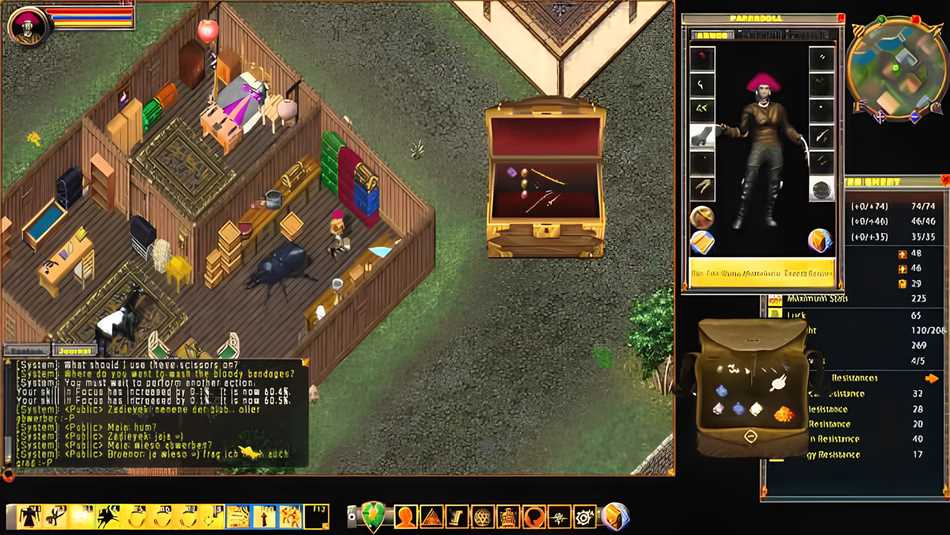Open the Journal tab in chat window
This screenshot has height=535, width=950.
pos(76,351)
